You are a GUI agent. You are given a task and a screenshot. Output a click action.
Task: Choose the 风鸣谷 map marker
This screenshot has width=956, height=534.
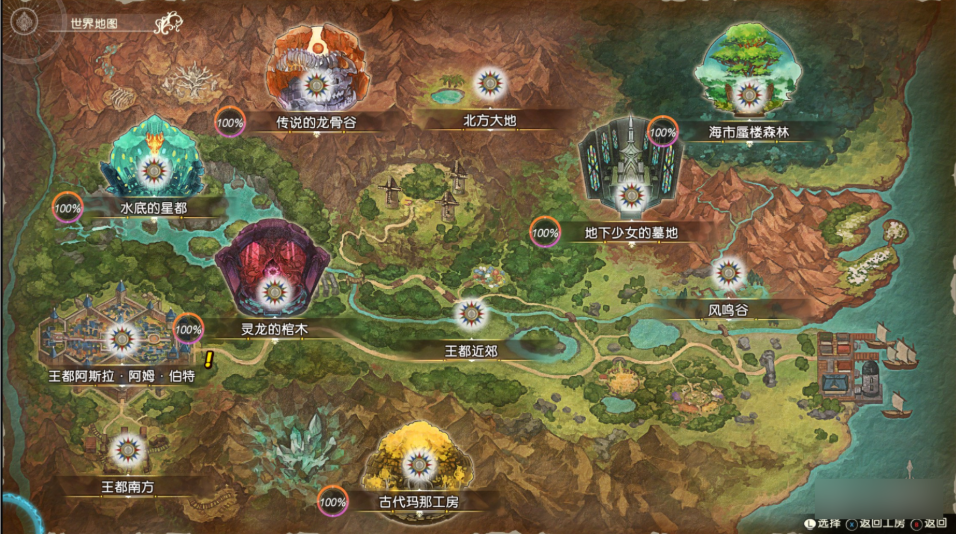tap(728, 273)
